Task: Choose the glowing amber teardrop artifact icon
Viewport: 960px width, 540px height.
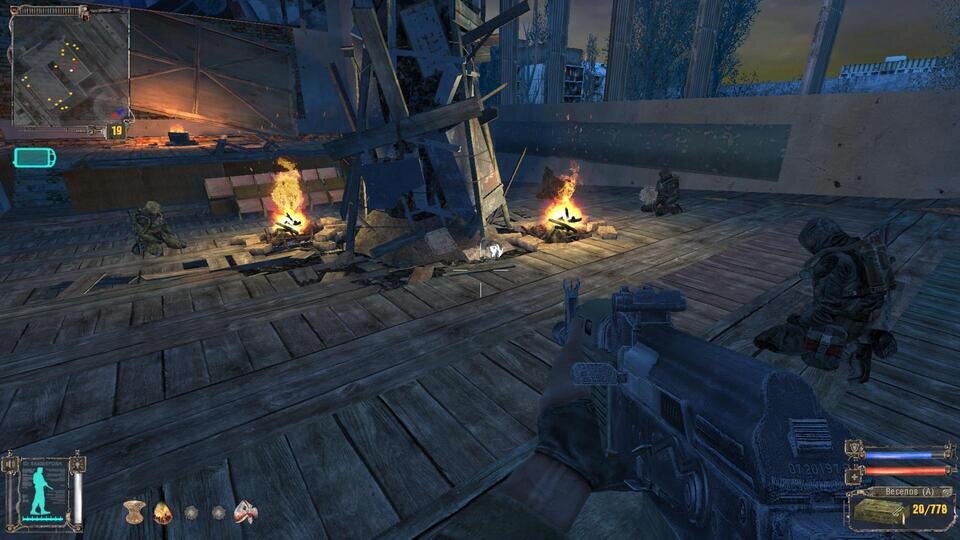Action: (162, 512)
